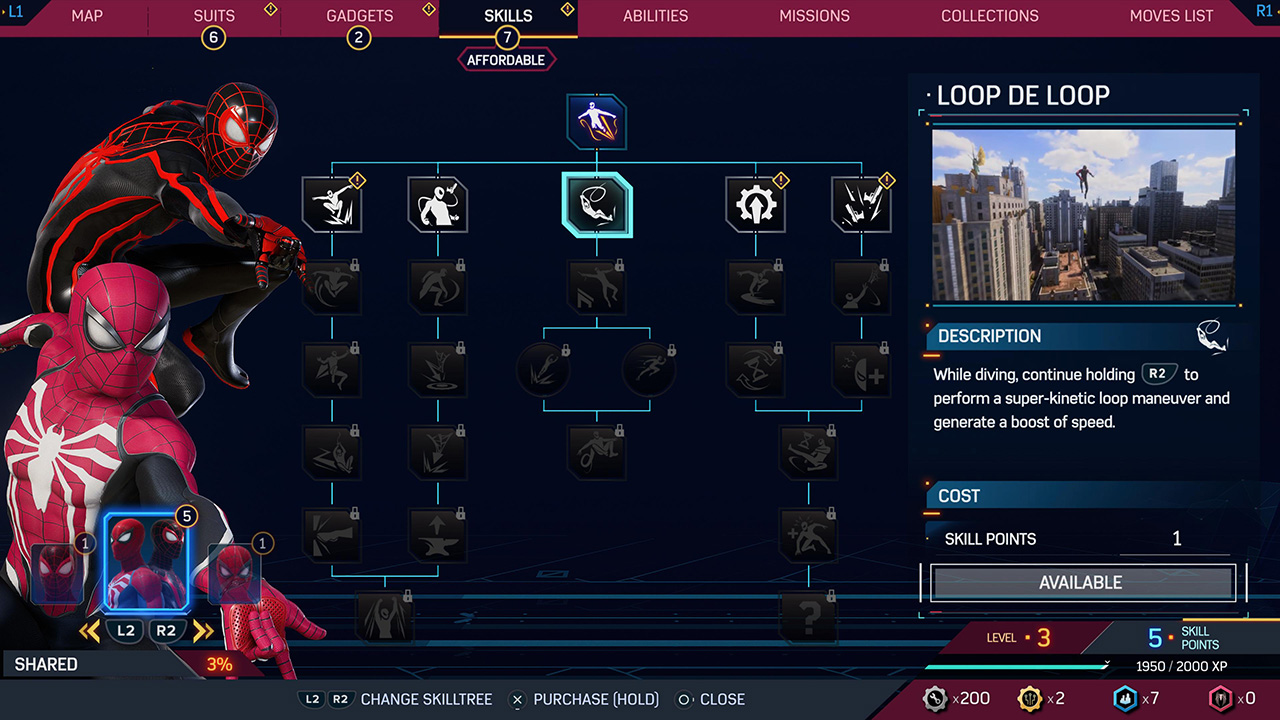Click the locked question-mark skill node
This screenshot has width=1280, height=720.
click(x=809, y=615)
